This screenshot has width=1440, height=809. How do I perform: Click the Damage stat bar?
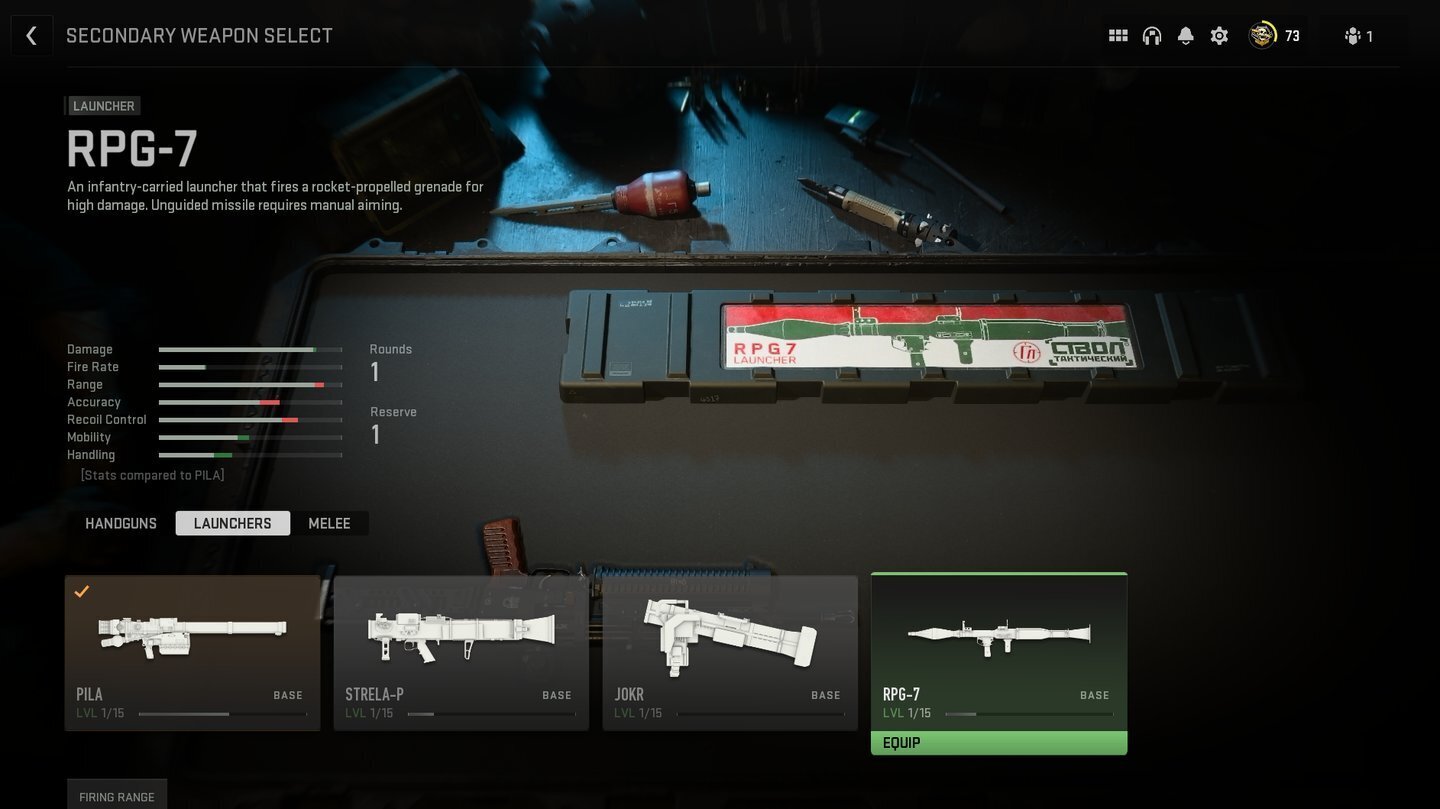point(250,349)
